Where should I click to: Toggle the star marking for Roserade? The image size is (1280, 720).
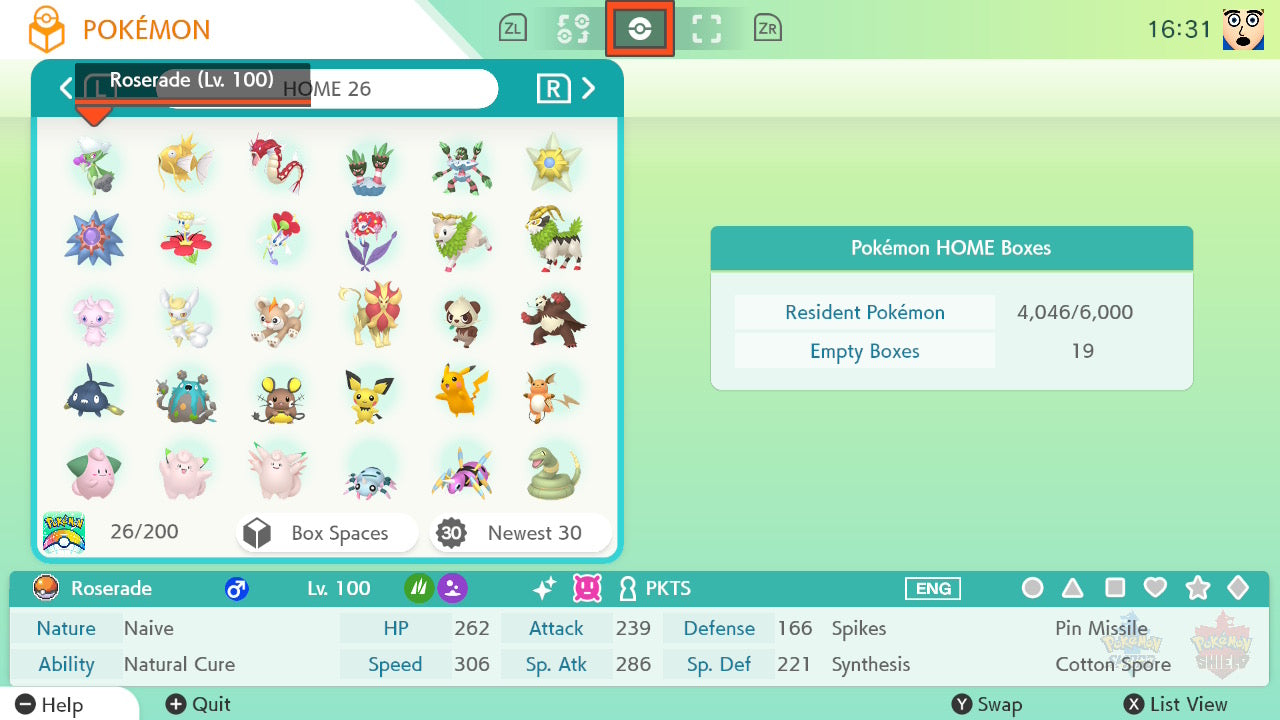pyautogui.click(x=1198, y=588)
